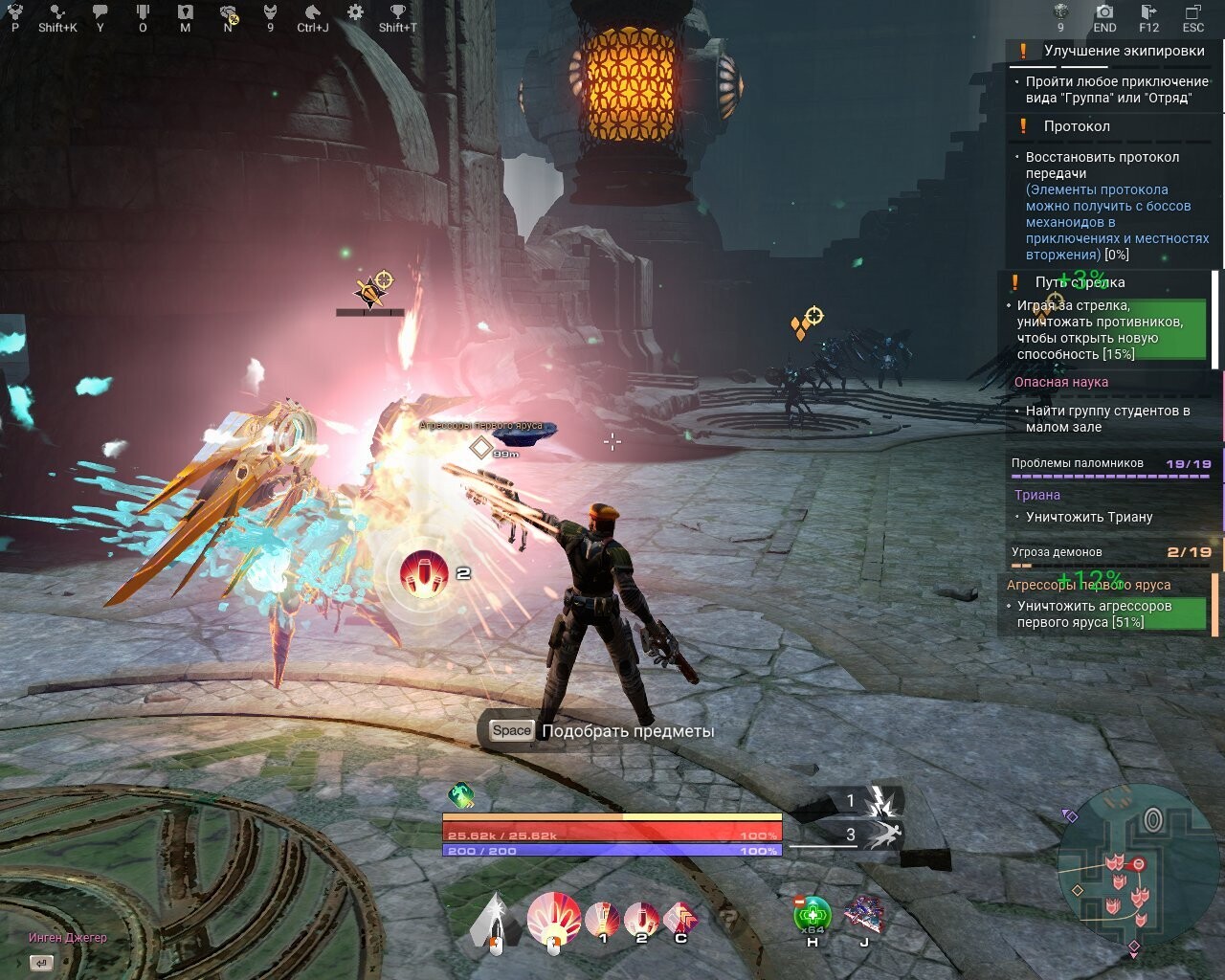Open the horse mount icon
This screenshot has width=1225, height=980.
[x=312, y=12]
